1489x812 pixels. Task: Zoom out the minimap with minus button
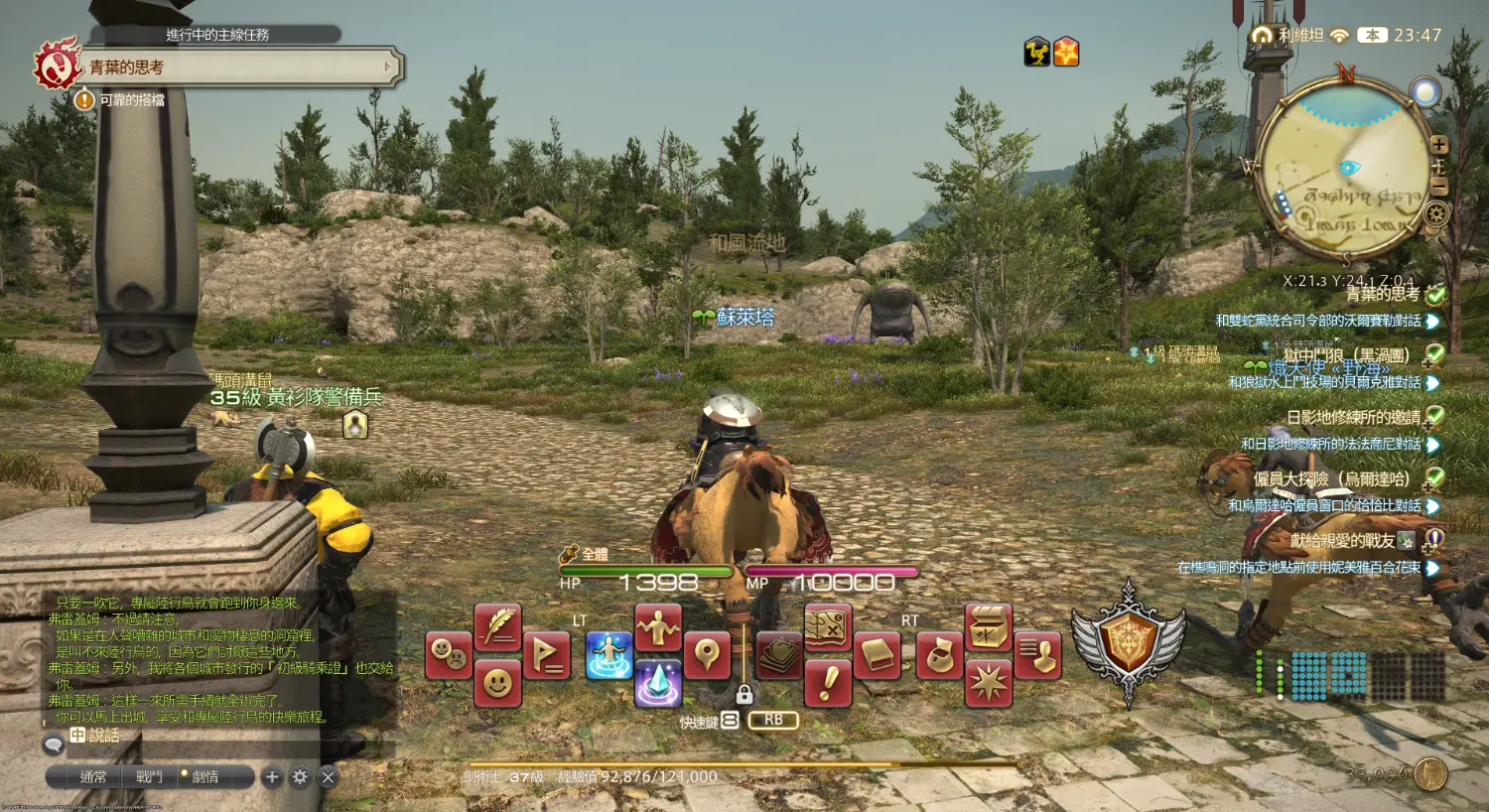(x=1438, y=188)
